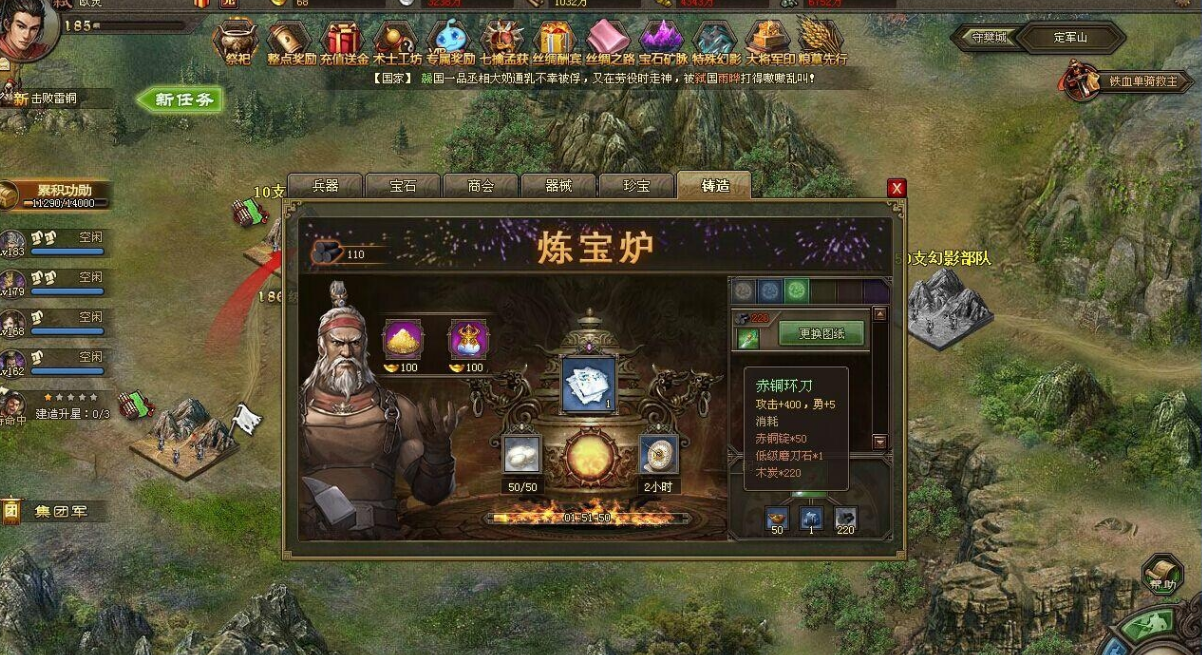Image resolution: width=1202 pixels, height=655 pixels.
Task: Switch to the 器械 tab
Action: pyautogui.click(x=559, y=186)
